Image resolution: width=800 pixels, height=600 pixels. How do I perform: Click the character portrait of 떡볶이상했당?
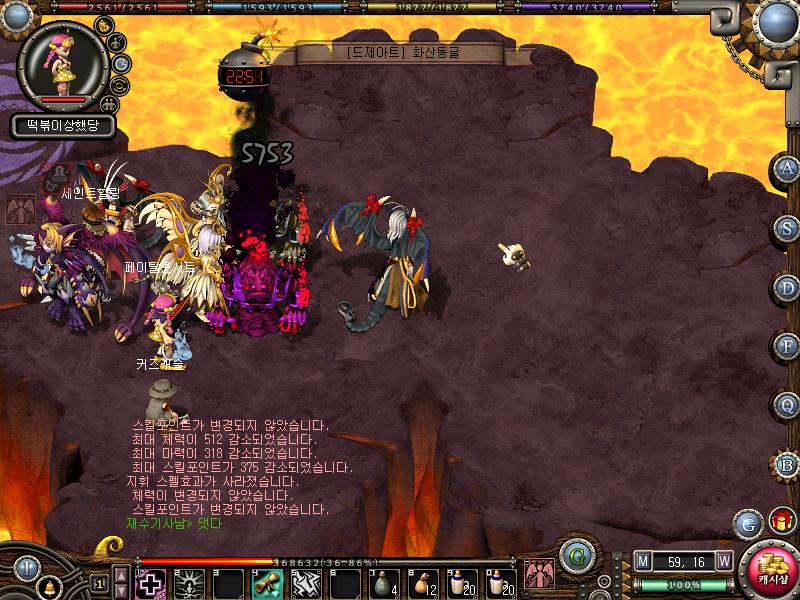[63, 66]
